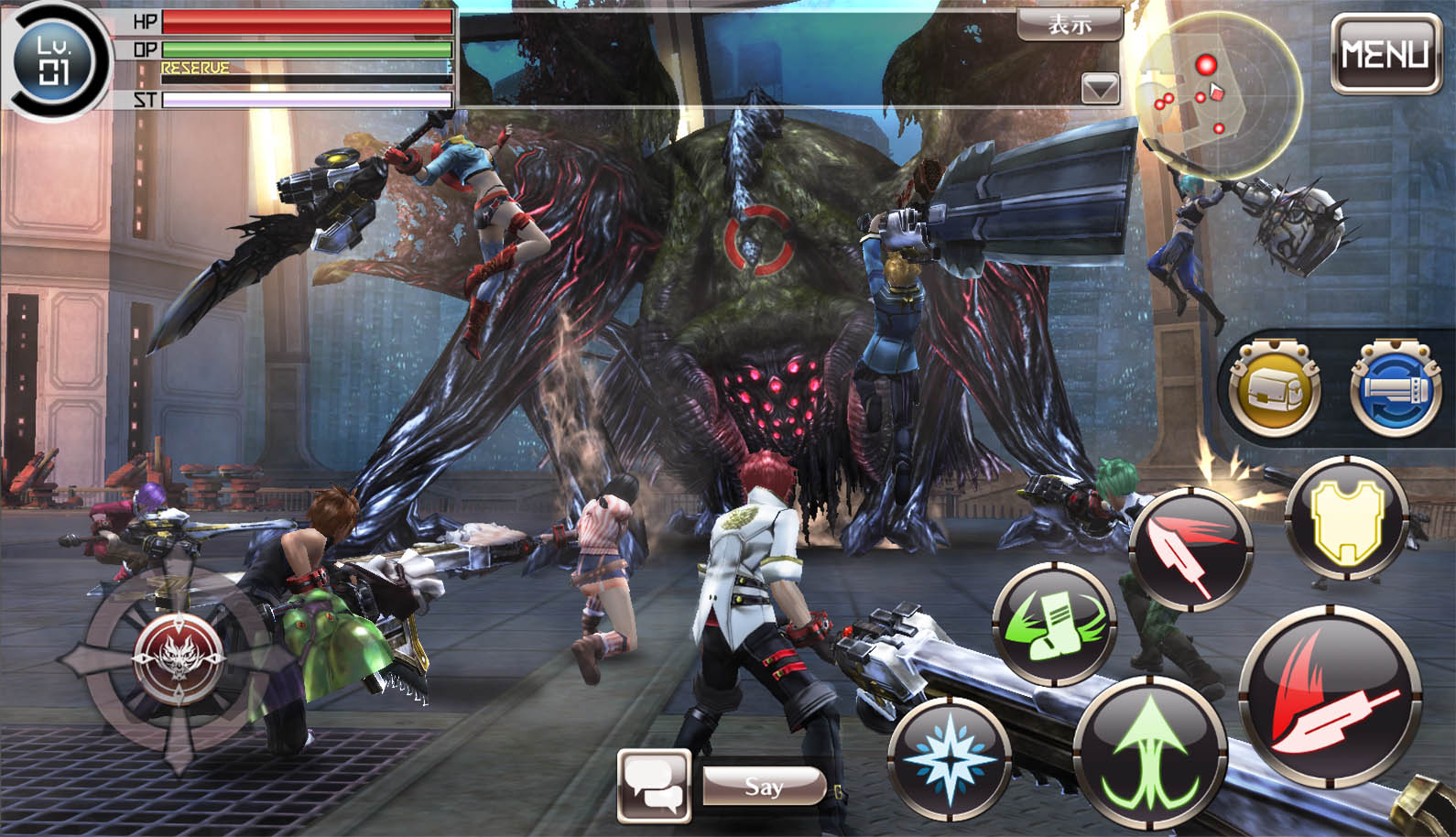Expand the log dropdown arrow

[1100, 89]
